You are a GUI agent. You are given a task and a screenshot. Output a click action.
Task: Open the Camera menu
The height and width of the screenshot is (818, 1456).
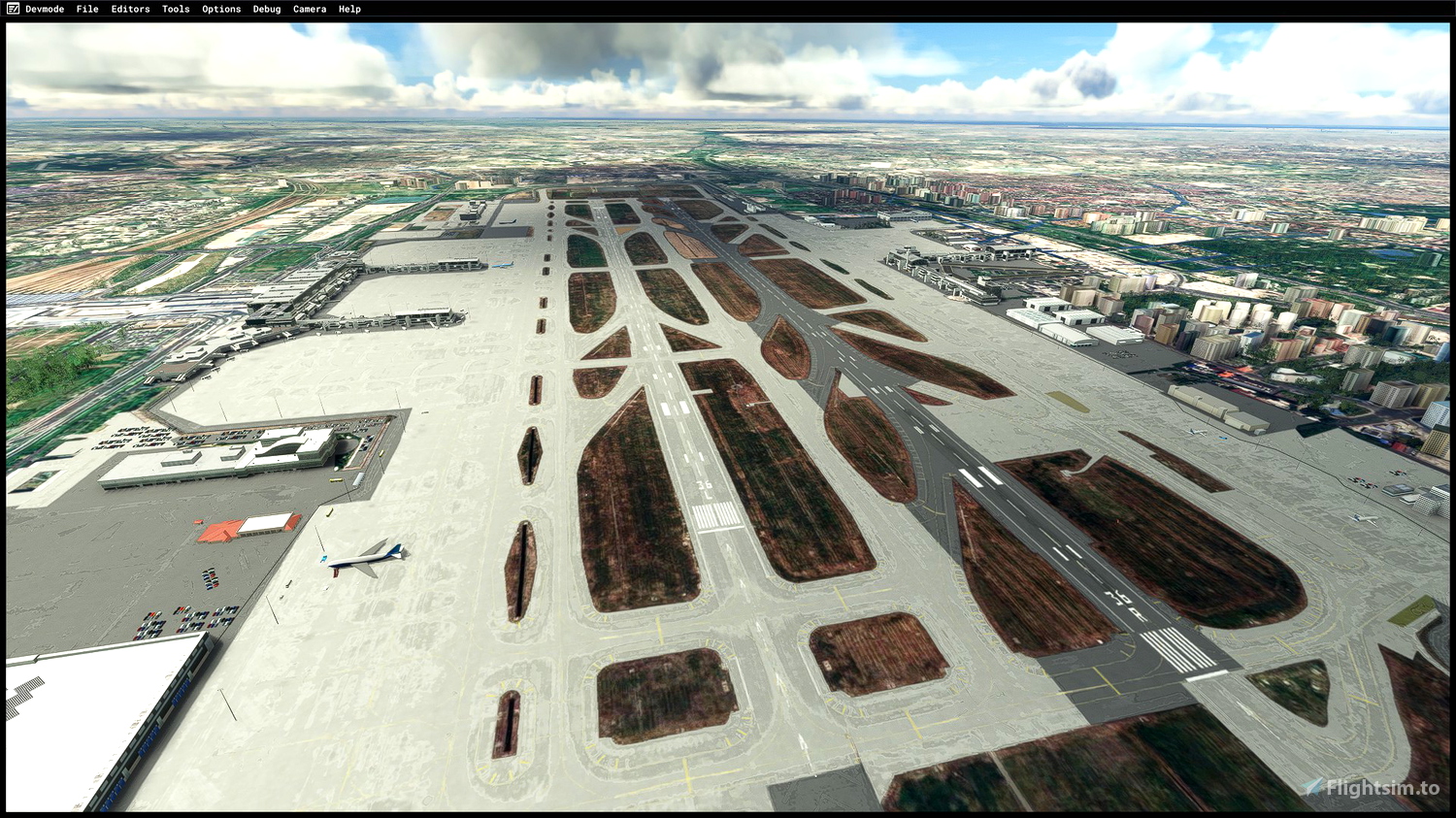click(x=309, y=9)
